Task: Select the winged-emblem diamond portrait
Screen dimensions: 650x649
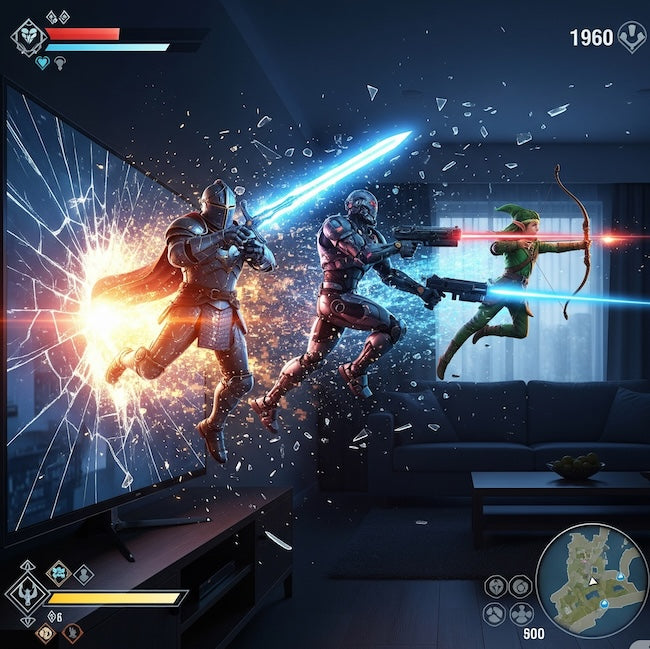Action: pos(26,595)
